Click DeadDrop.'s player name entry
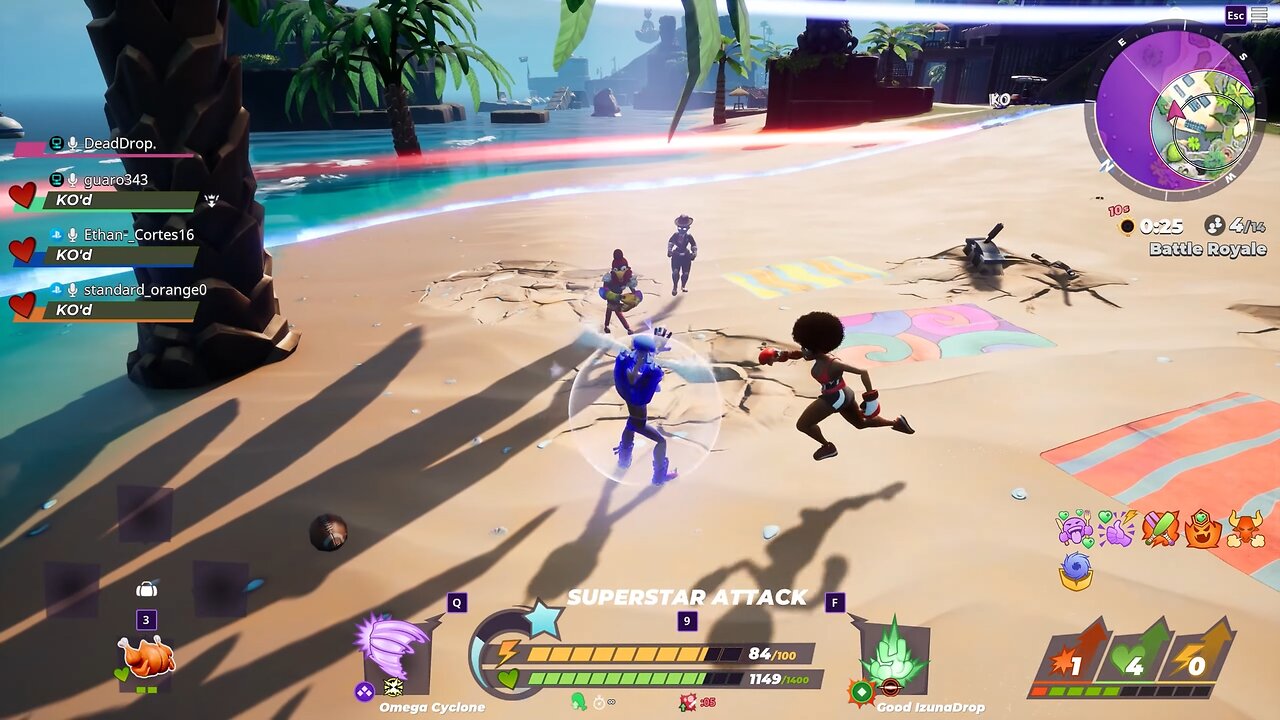Image resolution: width=1280 pixels, height=720 pixels. point(119,144)
